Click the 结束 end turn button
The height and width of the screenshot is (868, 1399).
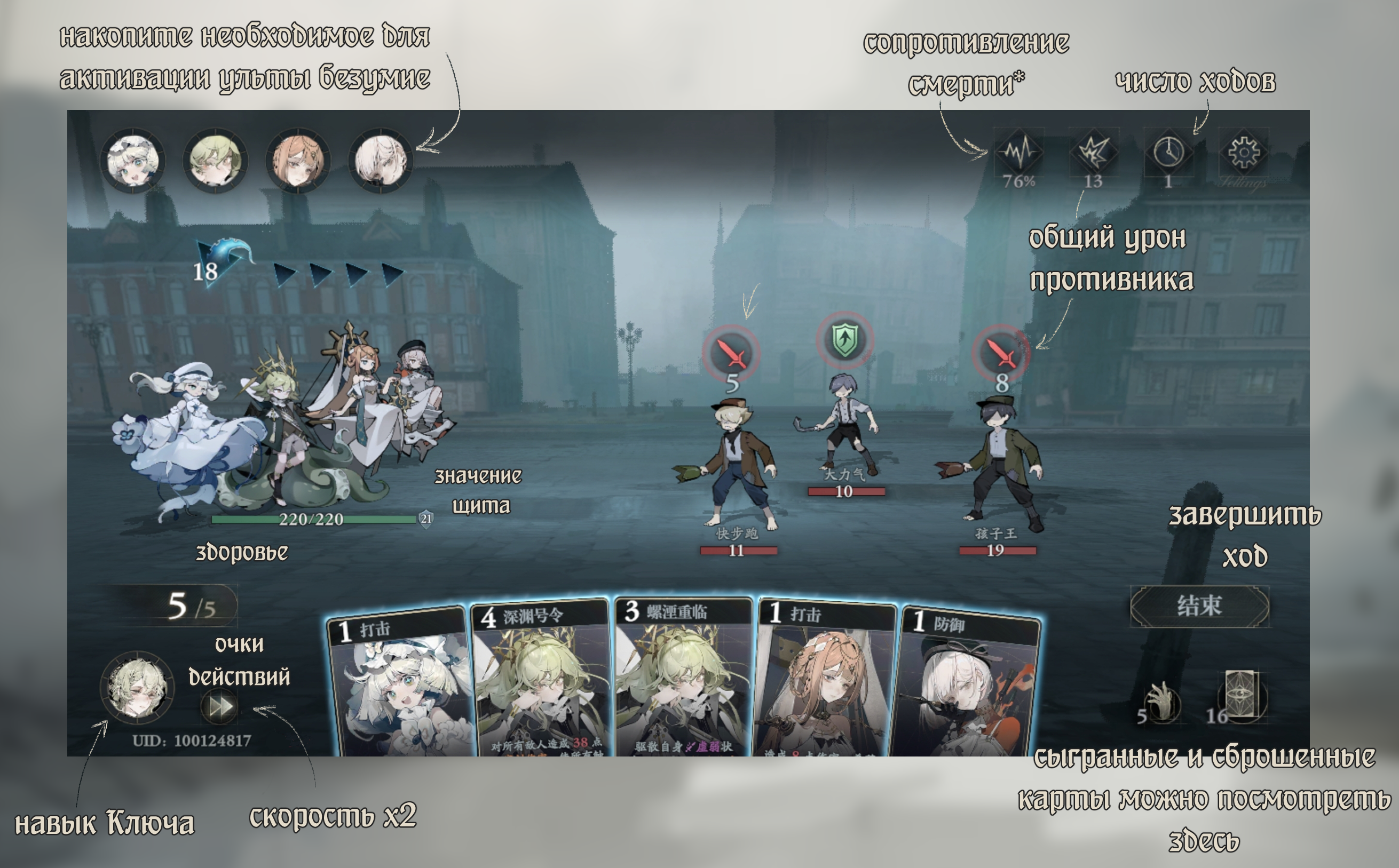click(1199, 606)
